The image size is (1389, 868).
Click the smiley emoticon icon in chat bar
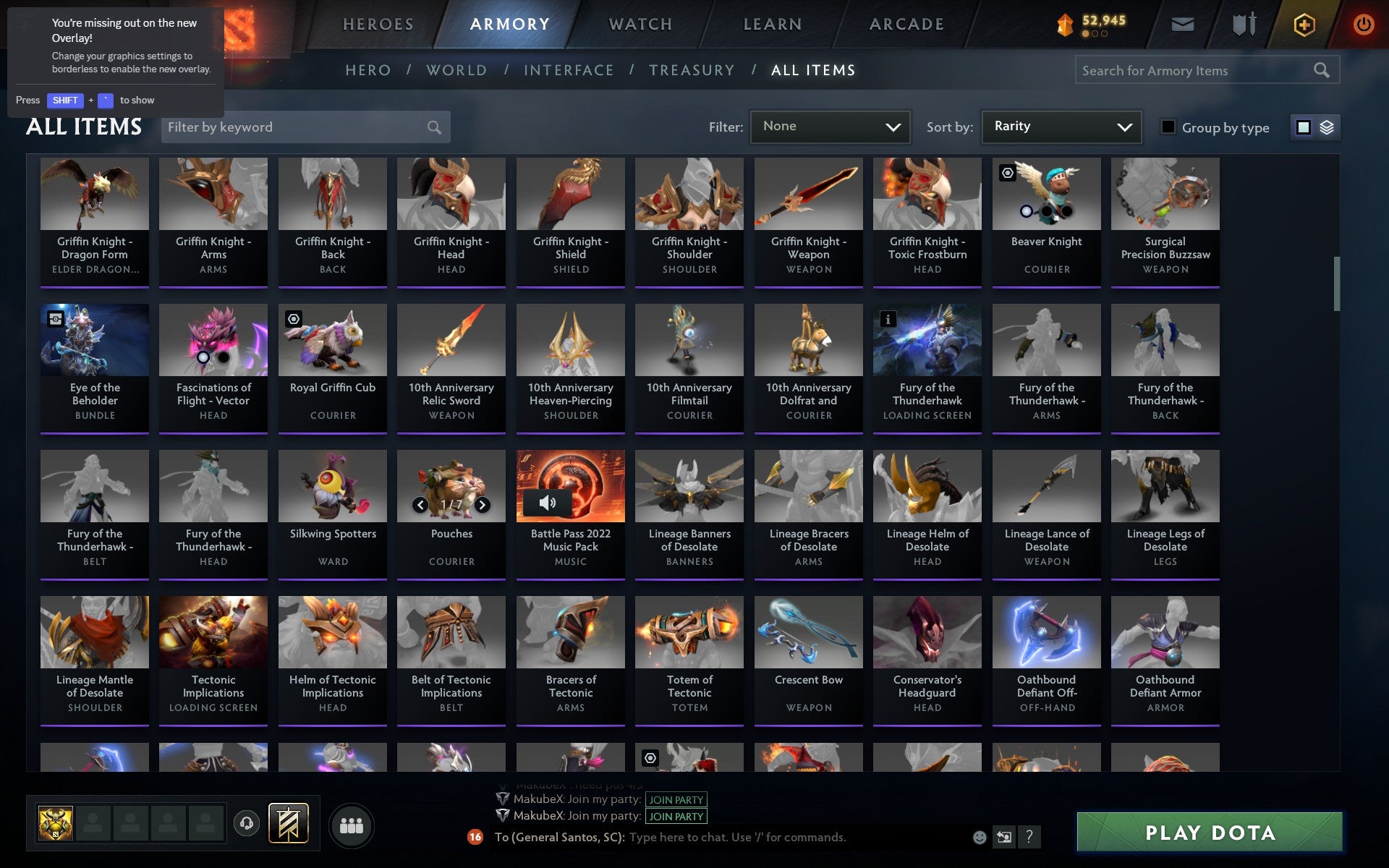tap(980, 837)
